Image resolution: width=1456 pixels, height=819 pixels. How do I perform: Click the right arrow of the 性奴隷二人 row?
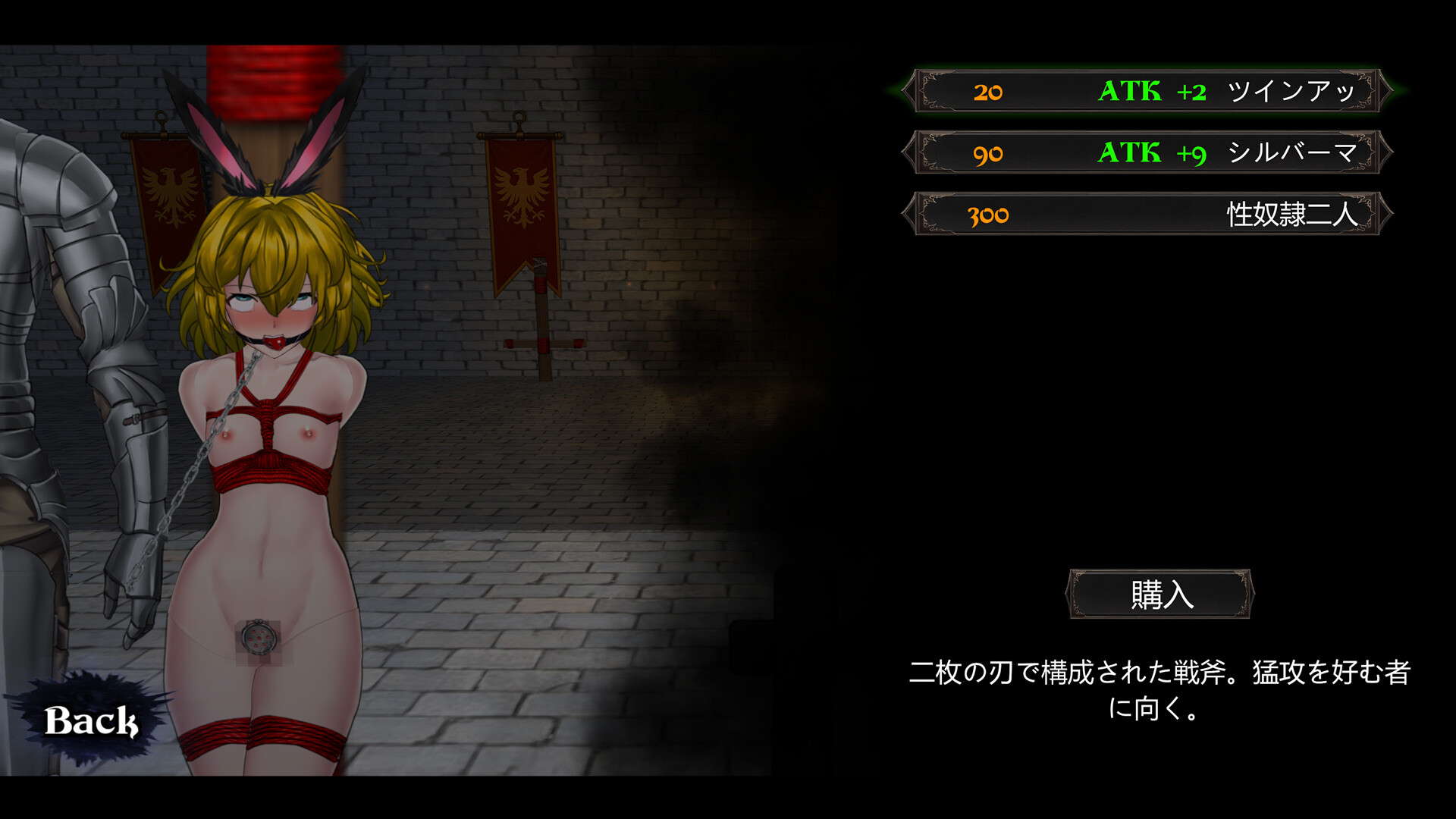point(1385,215)
